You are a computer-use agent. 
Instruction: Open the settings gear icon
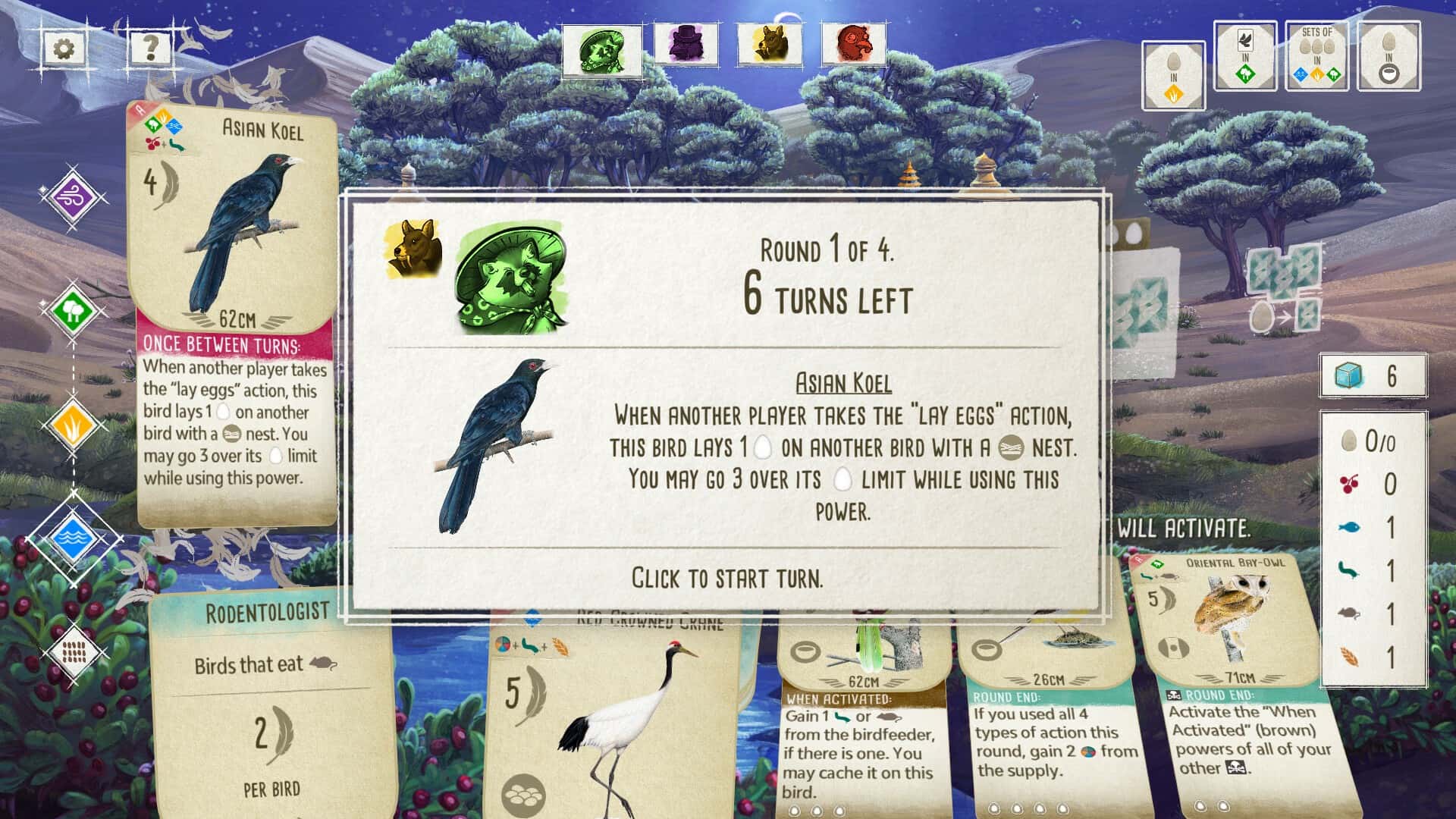click(x=64, y=47)
